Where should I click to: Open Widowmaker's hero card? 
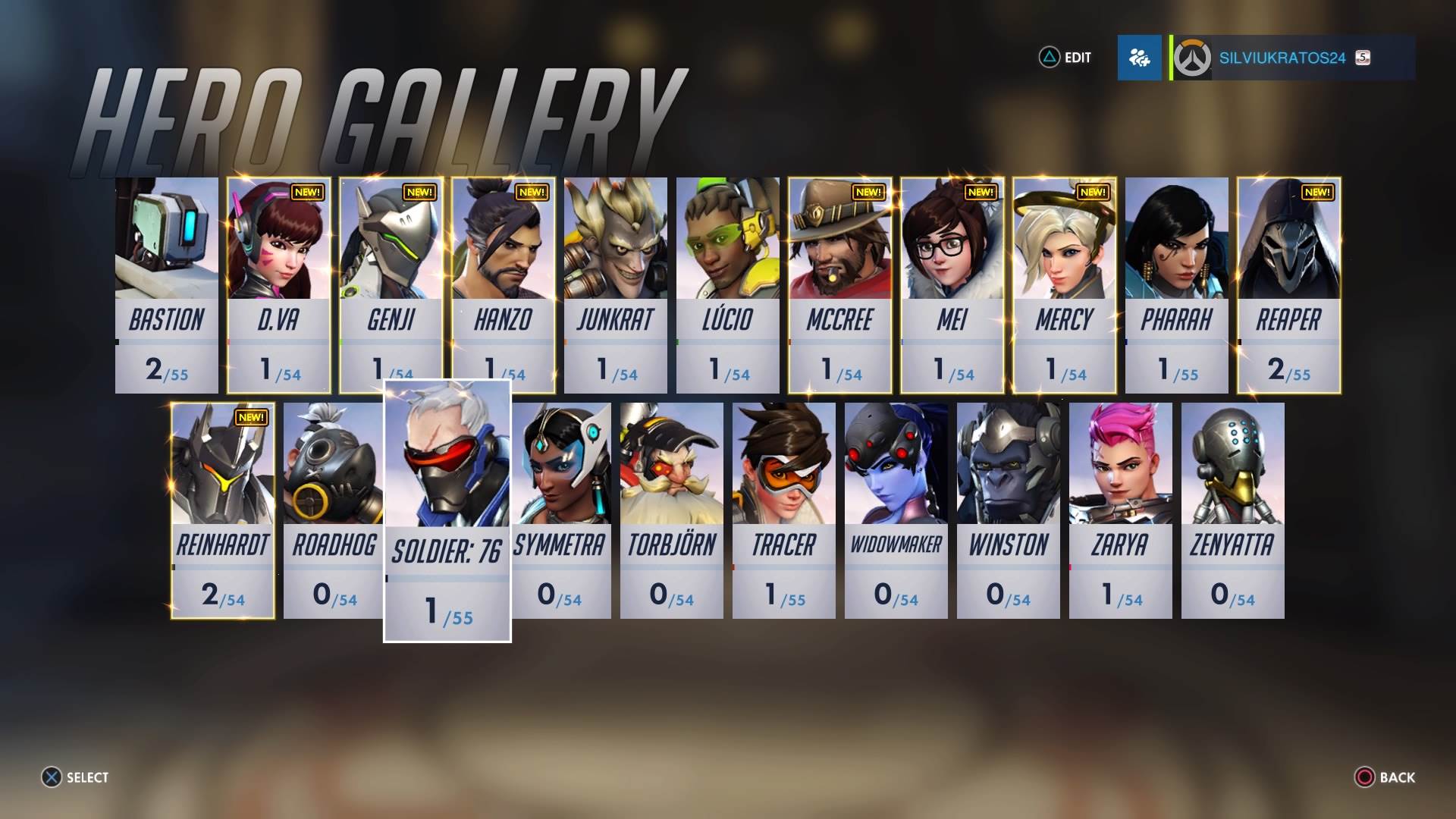tap(896, 510)
